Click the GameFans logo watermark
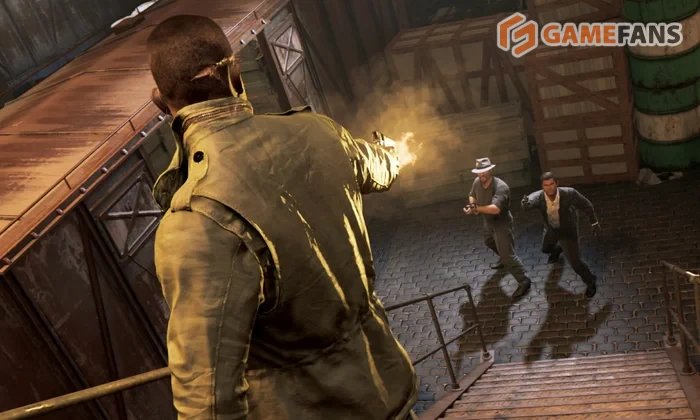Screen dimensions: 700x420 [x=589, y=35]
